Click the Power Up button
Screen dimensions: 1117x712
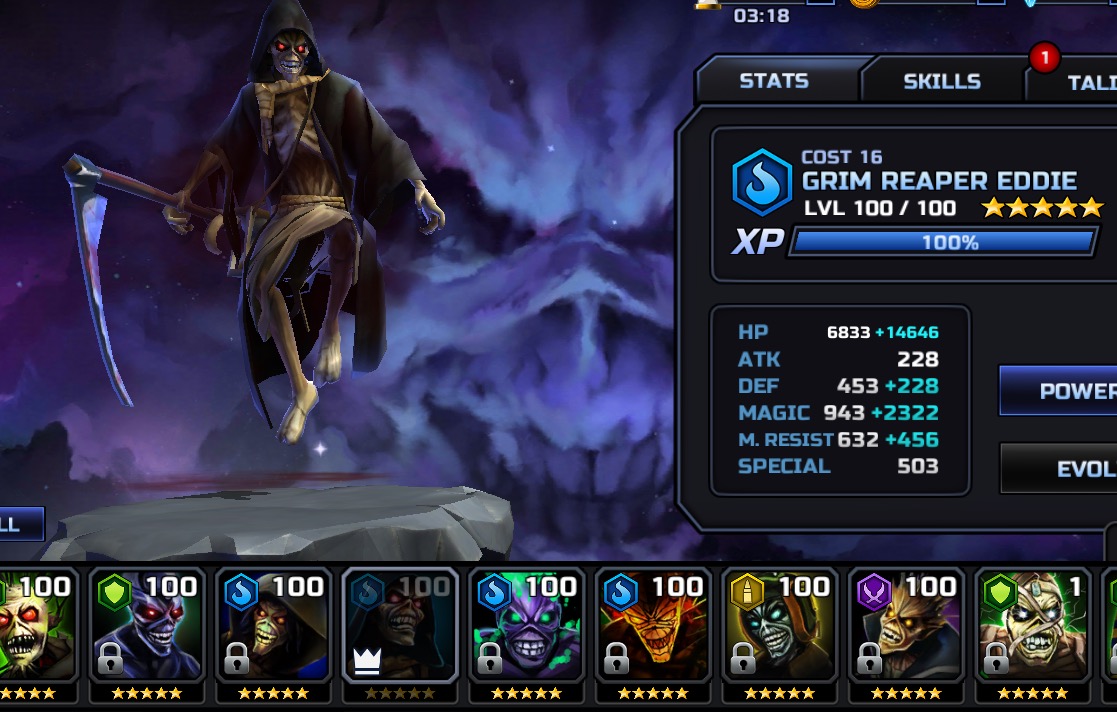point(1062,390)
